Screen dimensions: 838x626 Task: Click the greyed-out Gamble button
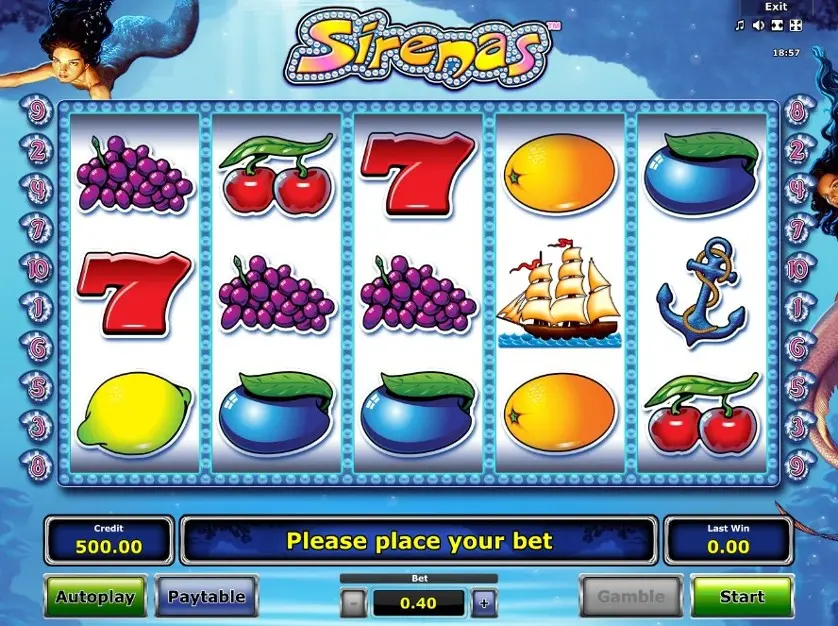(631, 597)
